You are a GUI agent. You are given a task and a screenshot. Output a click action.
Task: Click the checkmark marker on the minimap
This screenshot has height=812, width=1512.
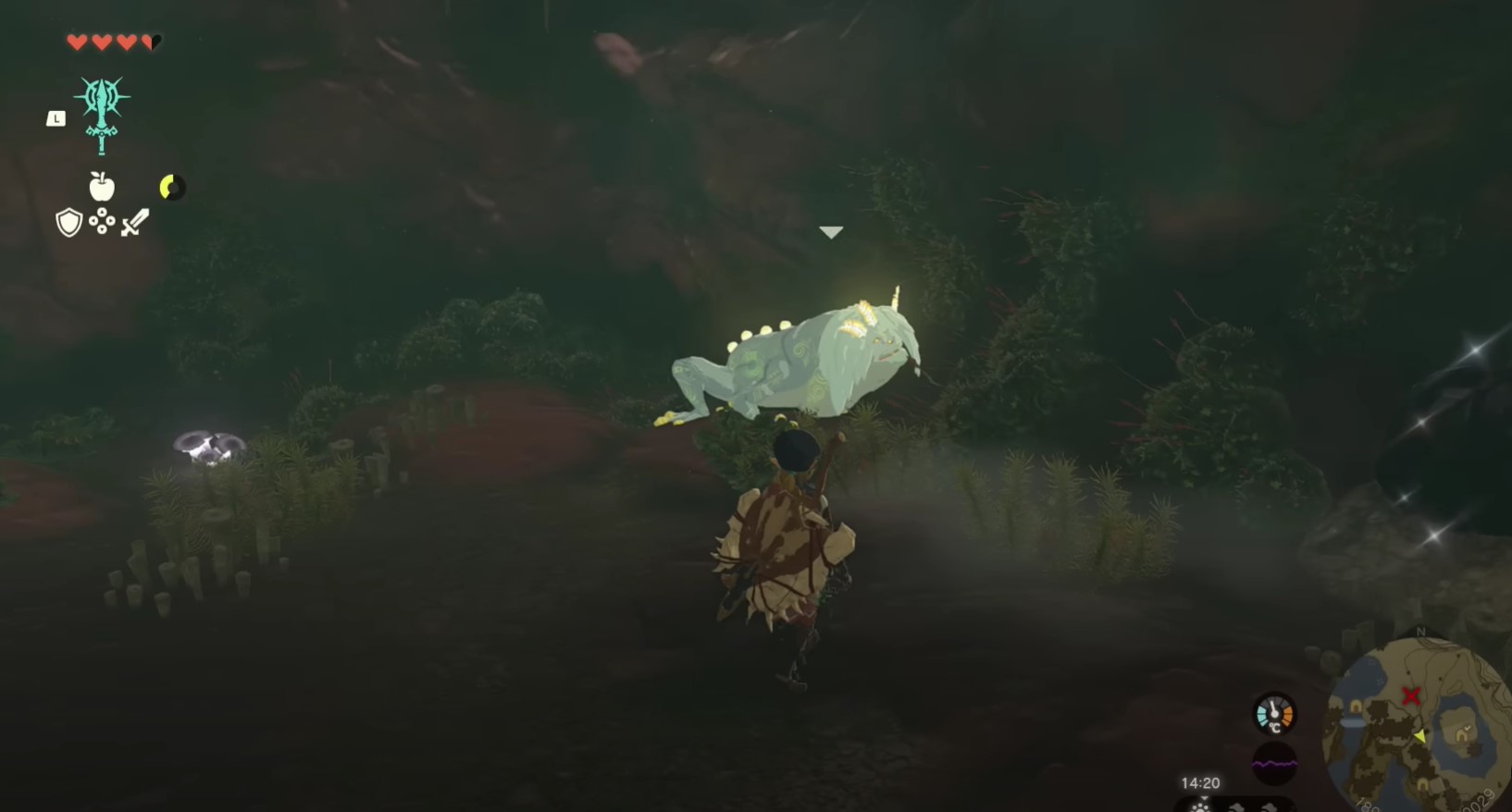1467,728
